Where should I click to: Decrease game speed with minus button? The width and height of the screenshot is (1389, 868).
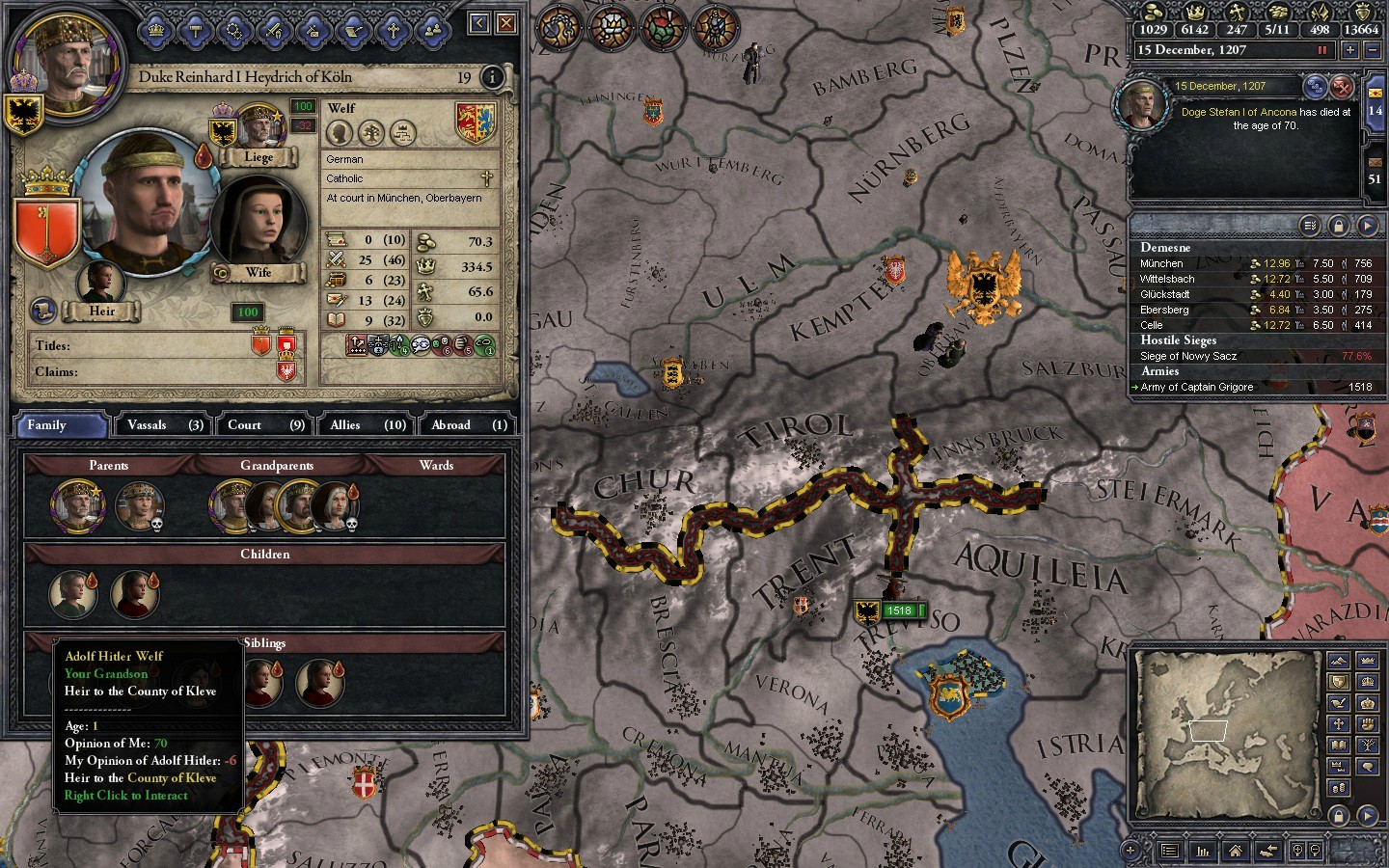1372,50
